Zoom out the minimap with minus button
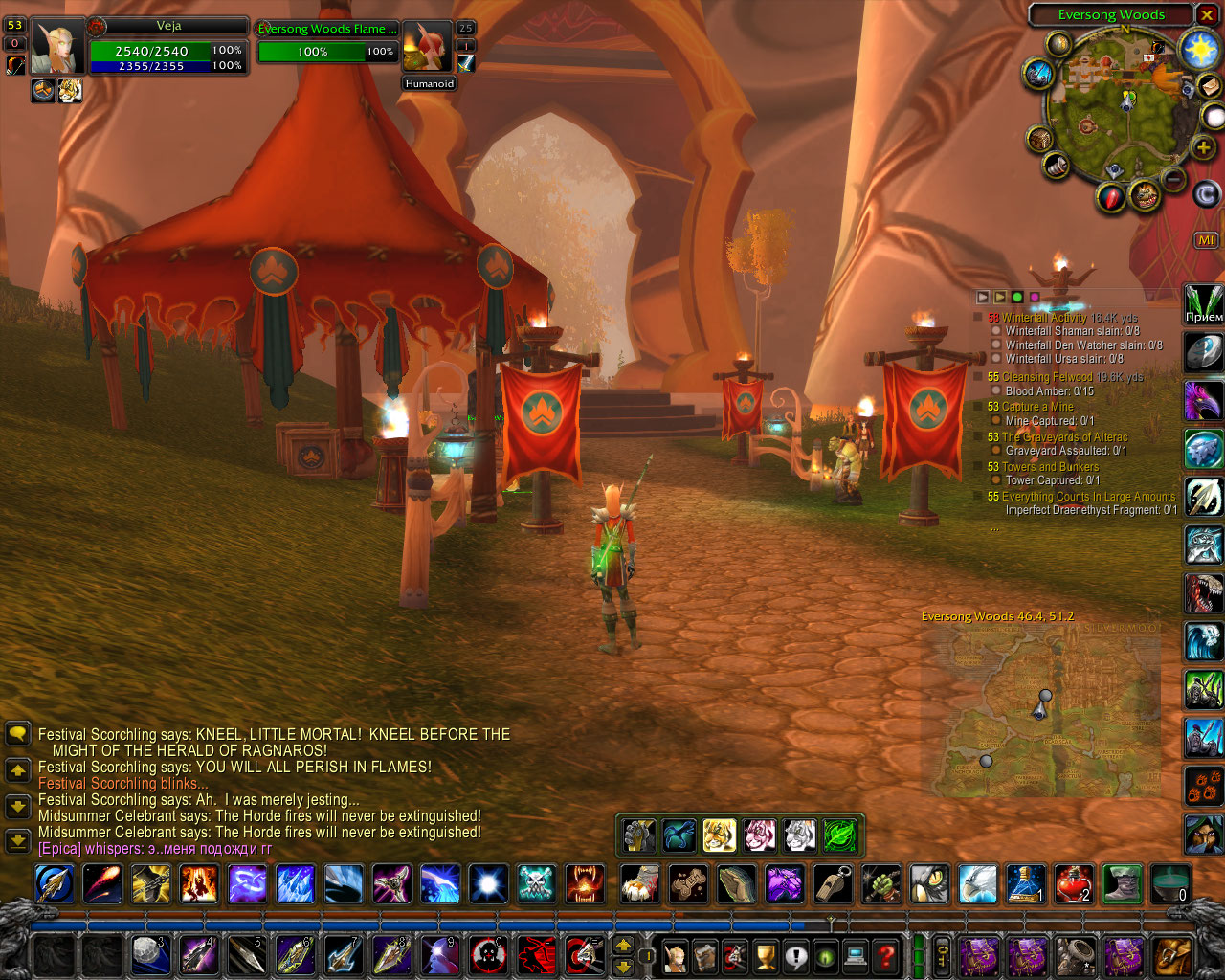Screen dimensions: 1225x980 coord(1173,178)
